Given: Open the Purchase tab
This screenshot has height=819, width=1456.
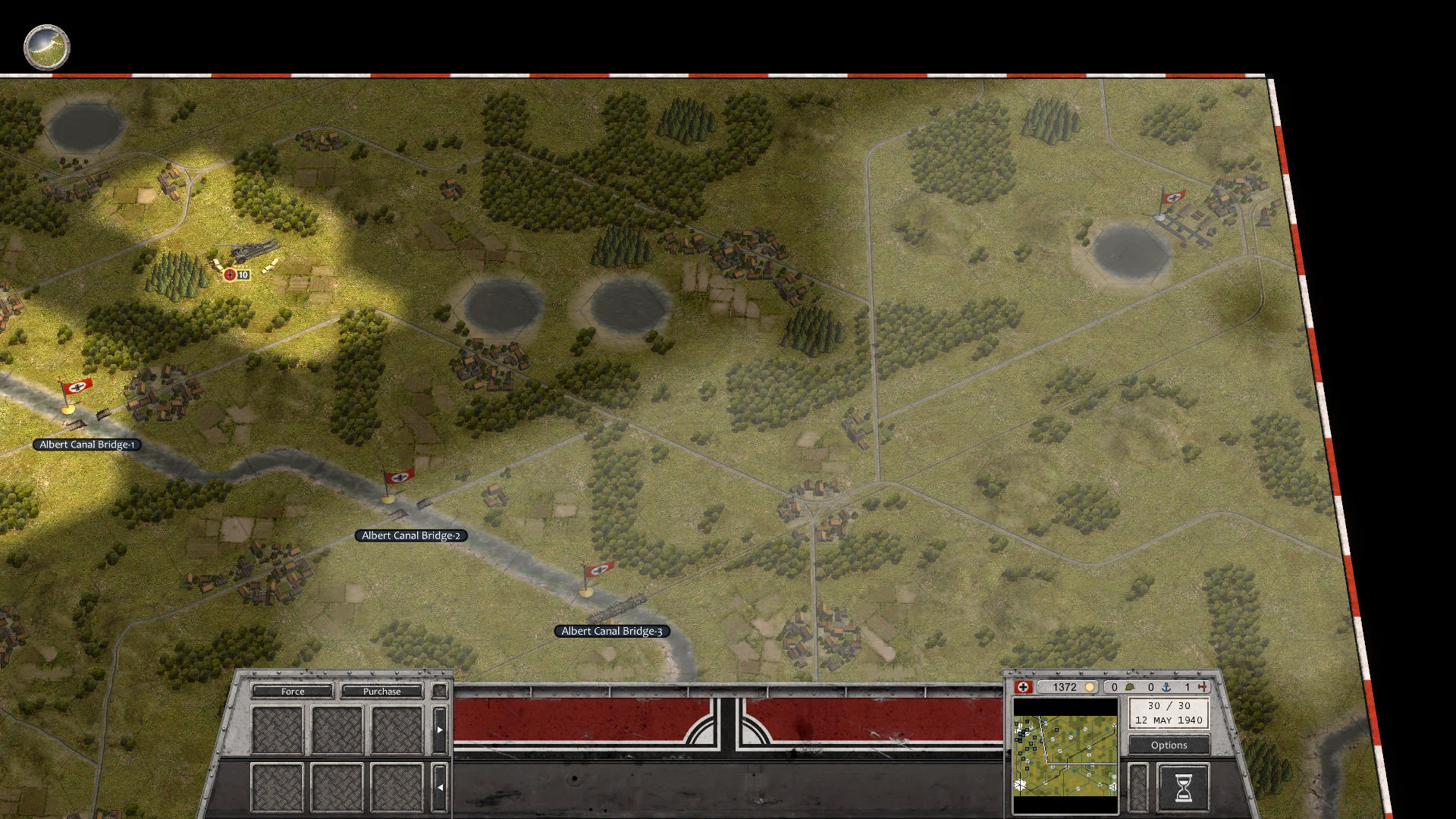Looking at the screenshot, I should pos(381,691).
